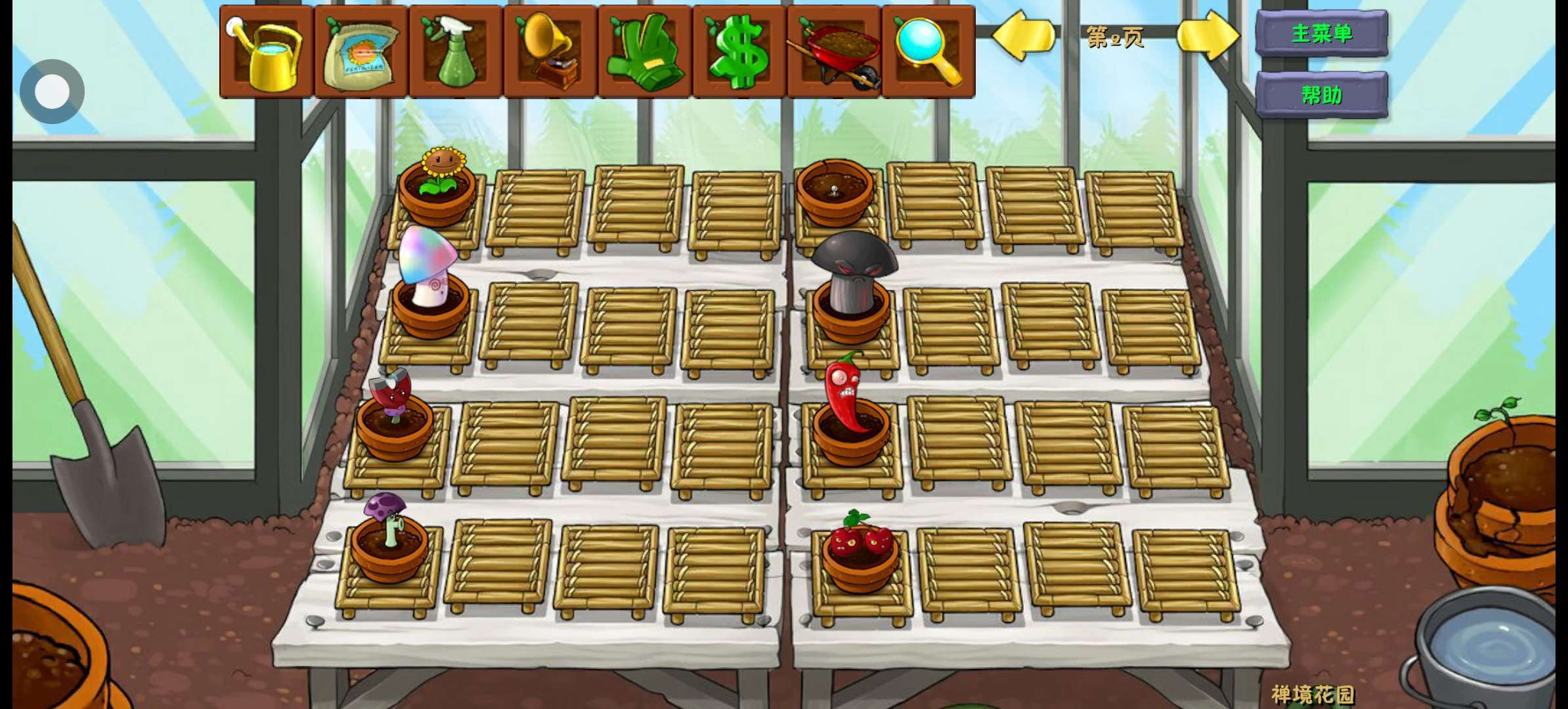Viewport: 1568px width, 709px height.
Task: Select the potted sunflower plant
Action: pos(437,184)
